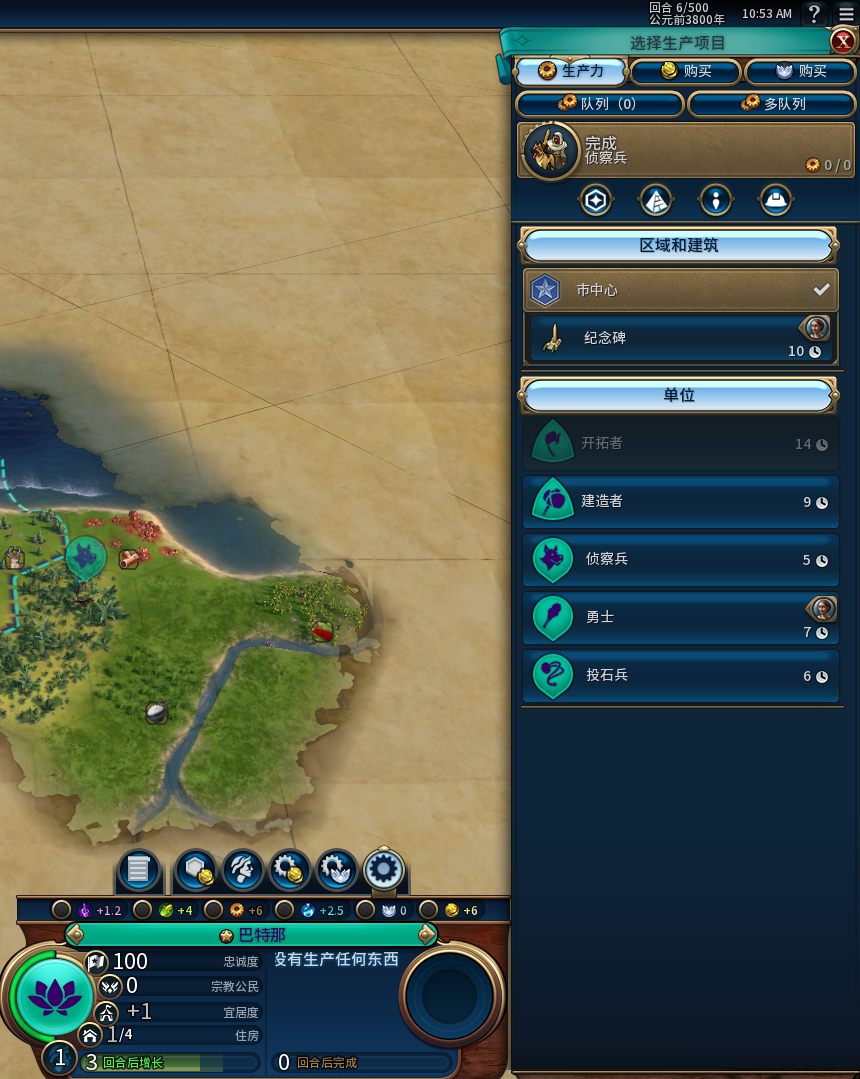Close the production selection panel
Image resolution: width=860 pixels, height=1079 pixels.
click(x=842, y=42)
